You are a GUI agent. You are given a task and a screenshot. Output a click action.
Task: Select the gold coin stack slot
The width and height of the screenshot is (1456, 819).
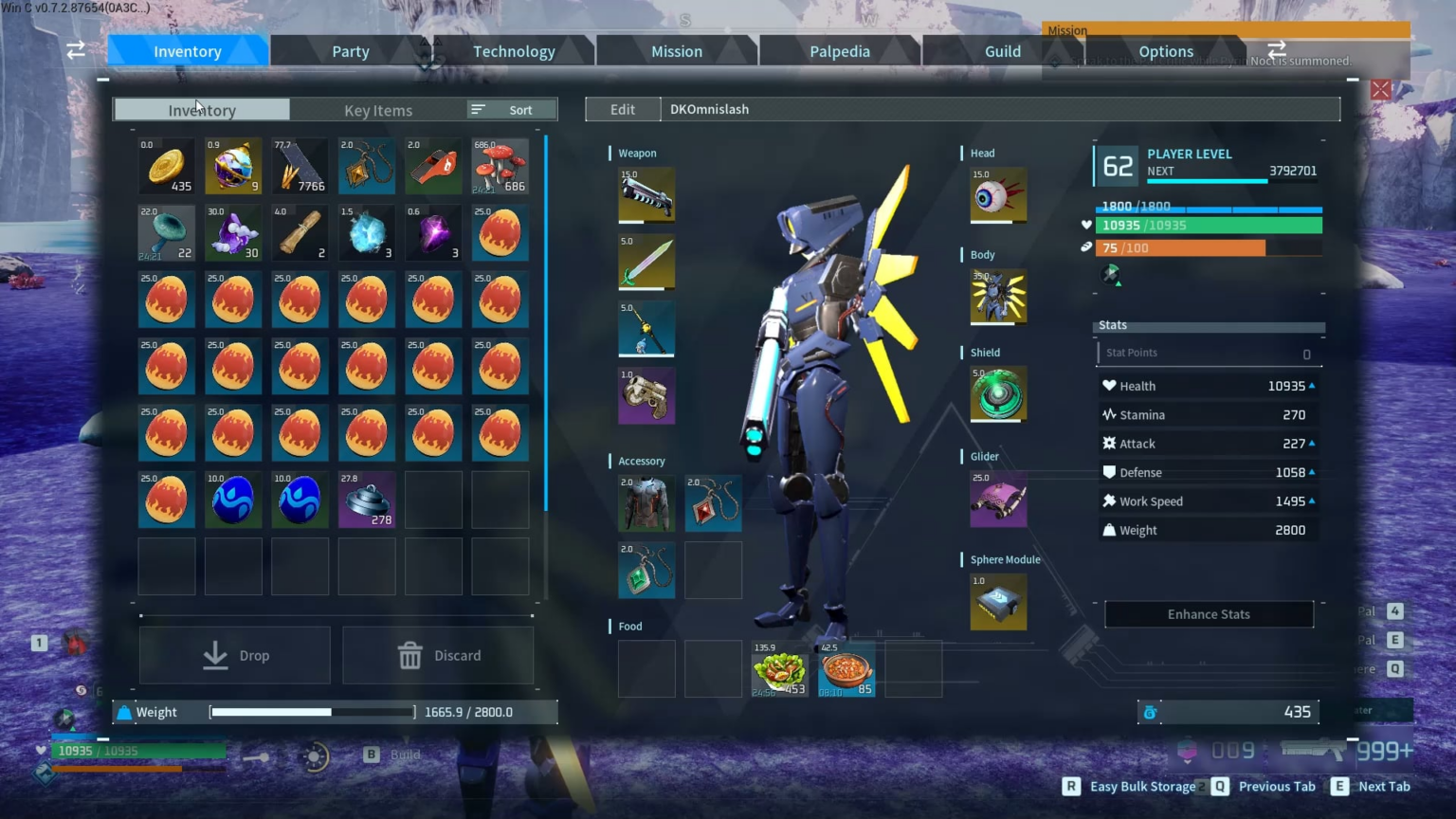tap(167, 167)
